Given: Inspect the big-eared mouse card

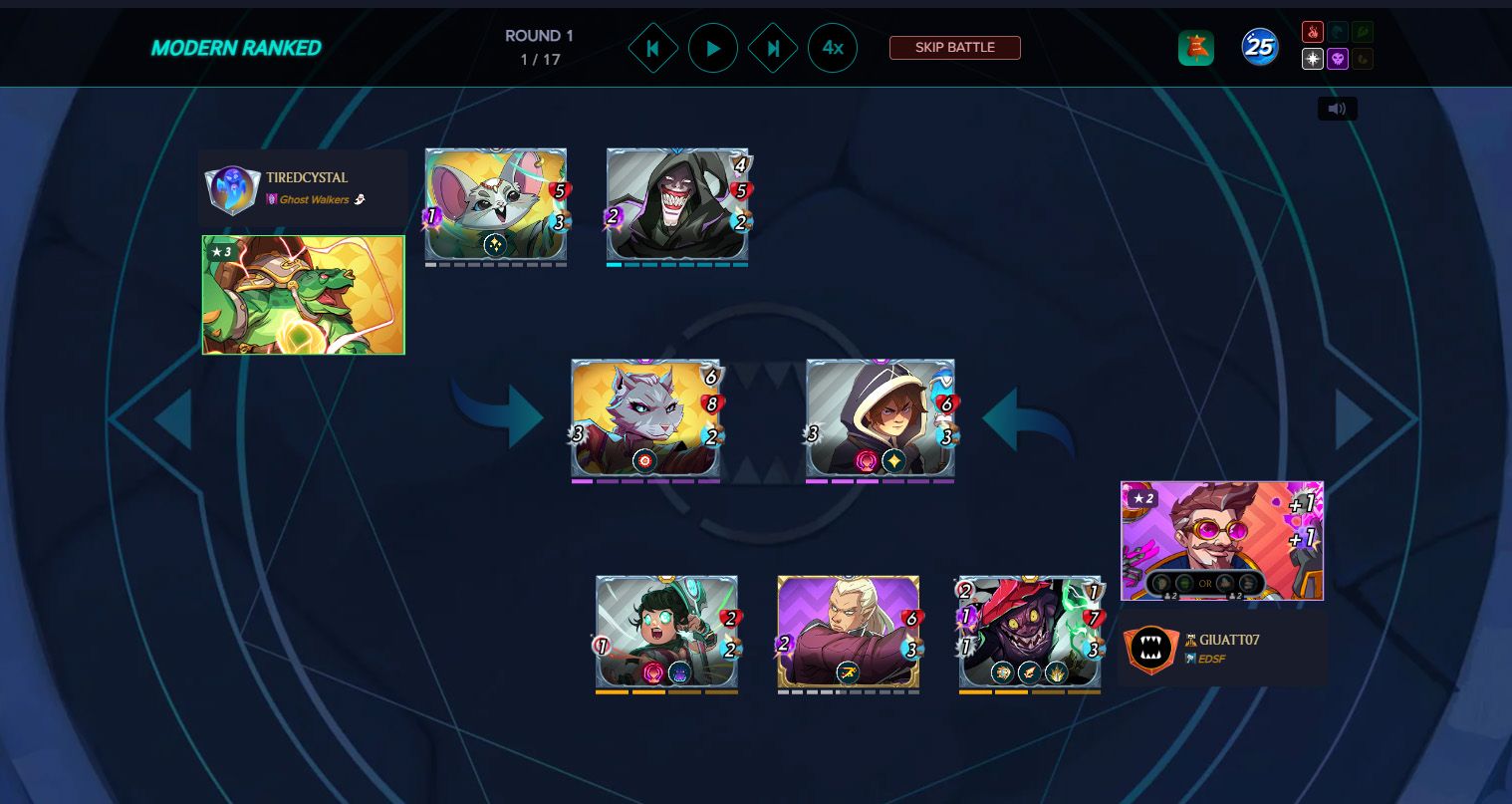Looking at the screenshot, I should coord(496,205).
